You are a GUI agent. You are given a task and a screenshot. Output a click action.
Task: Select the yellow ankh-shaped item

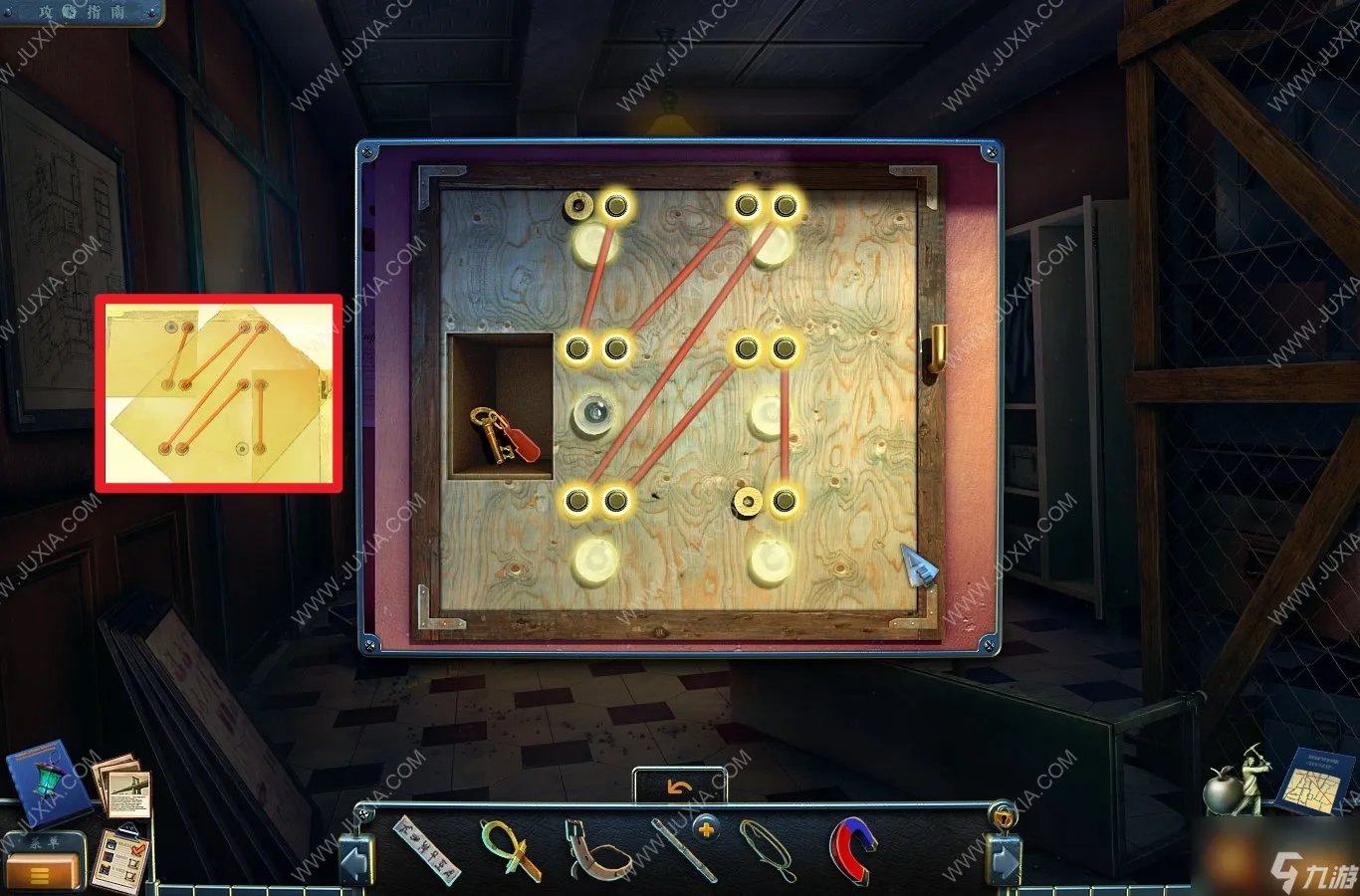click(x=511, y=849)
